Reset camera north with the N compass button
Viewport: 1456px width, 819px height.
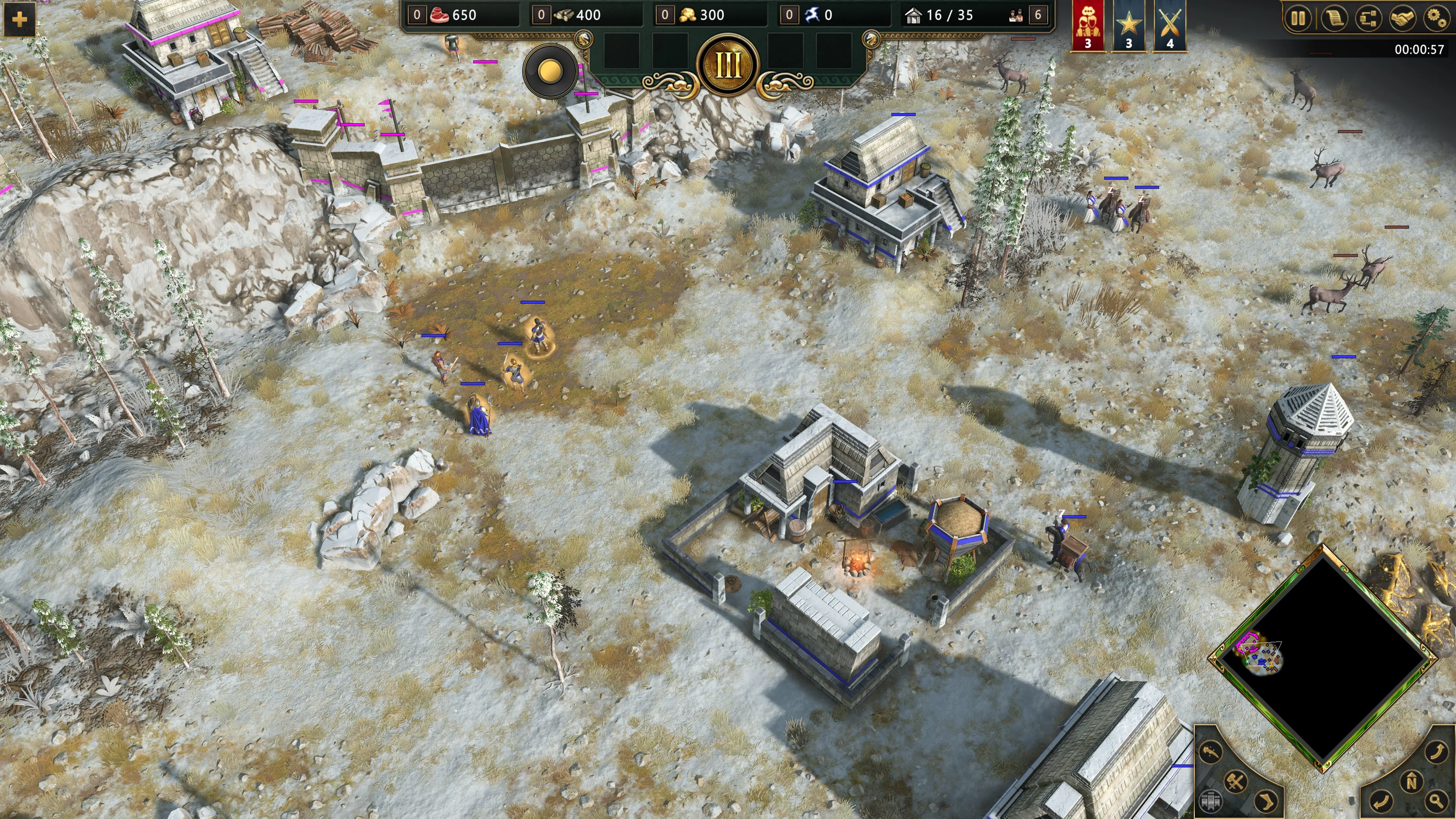coord(1411,782)
